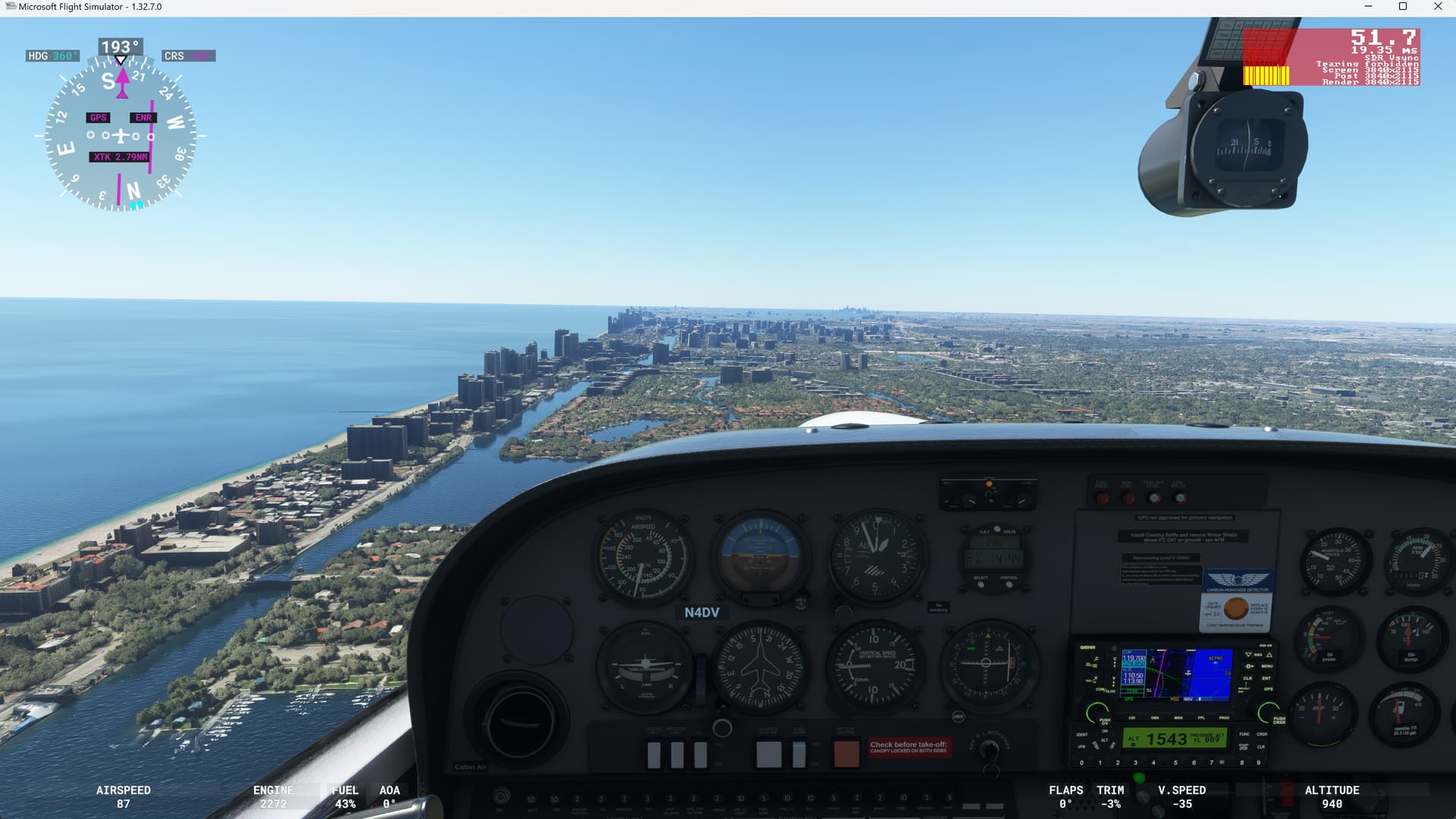Open the GPS MENU page
Image resolution: width=1456 pixels, height=819 pixels.
point(1266,666)
